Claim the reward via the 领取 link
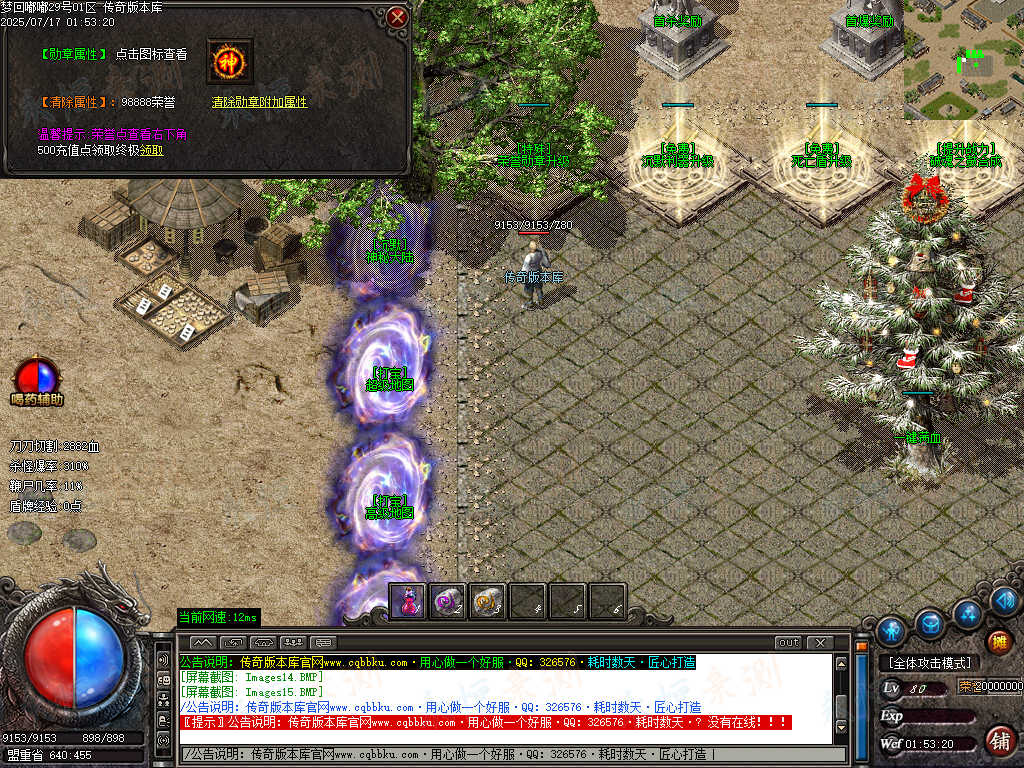The height and width of the screenshot is (768, 1024). coord(151,150)
